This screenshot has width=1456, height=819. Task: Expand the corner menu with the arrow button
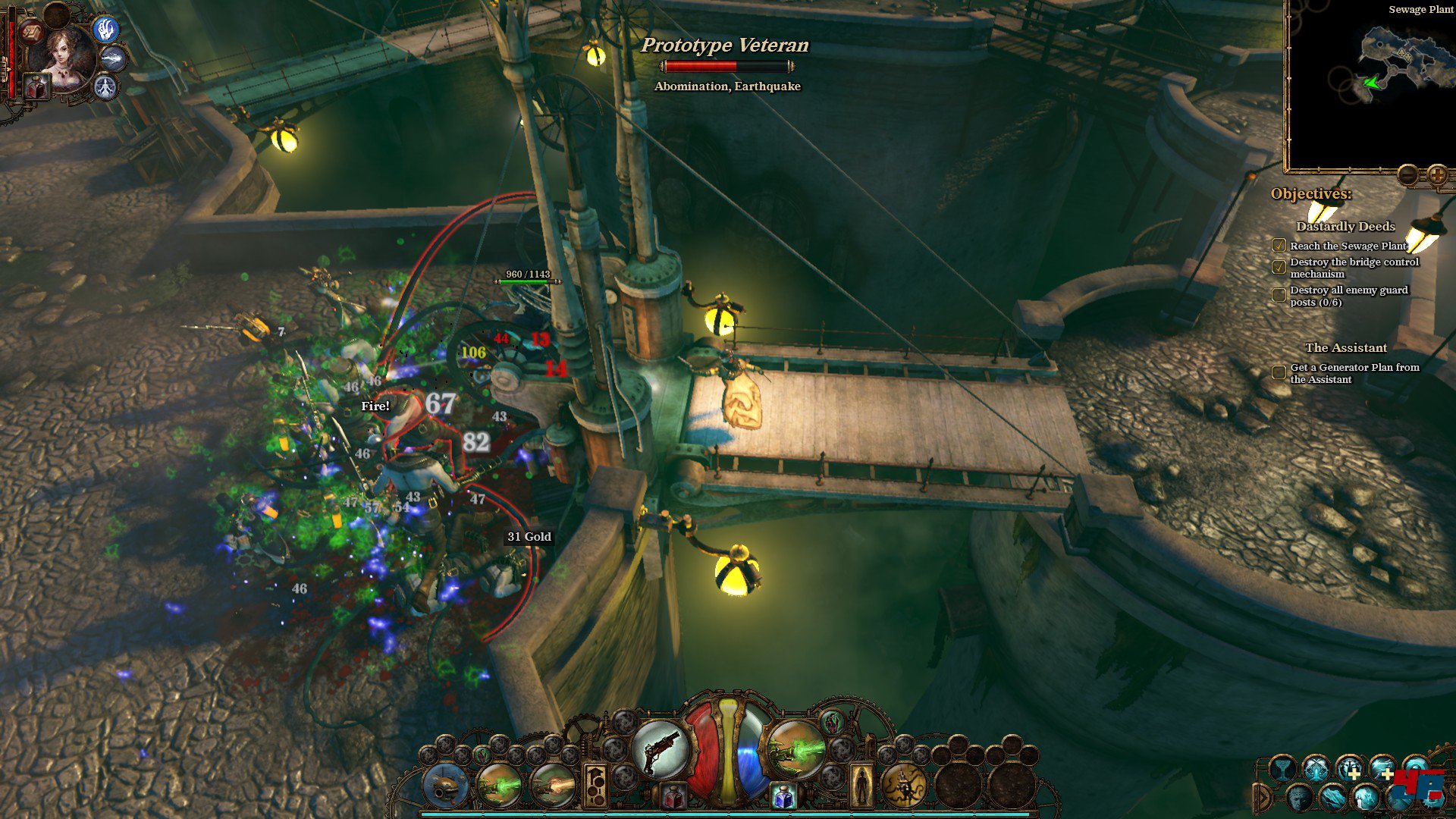(x=1263, y=798)
